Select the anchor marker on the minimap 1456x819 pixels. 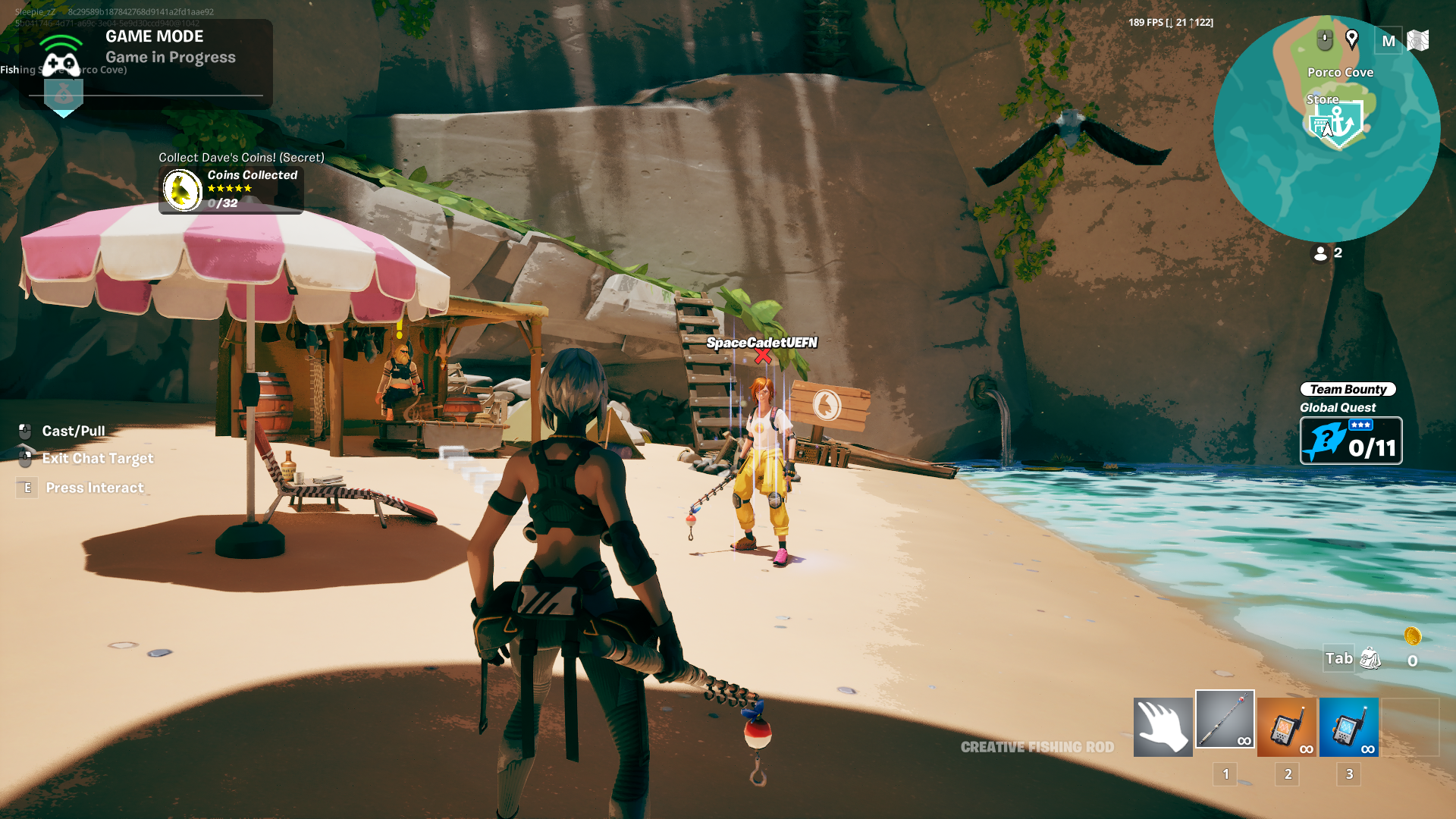[1340, 121]
